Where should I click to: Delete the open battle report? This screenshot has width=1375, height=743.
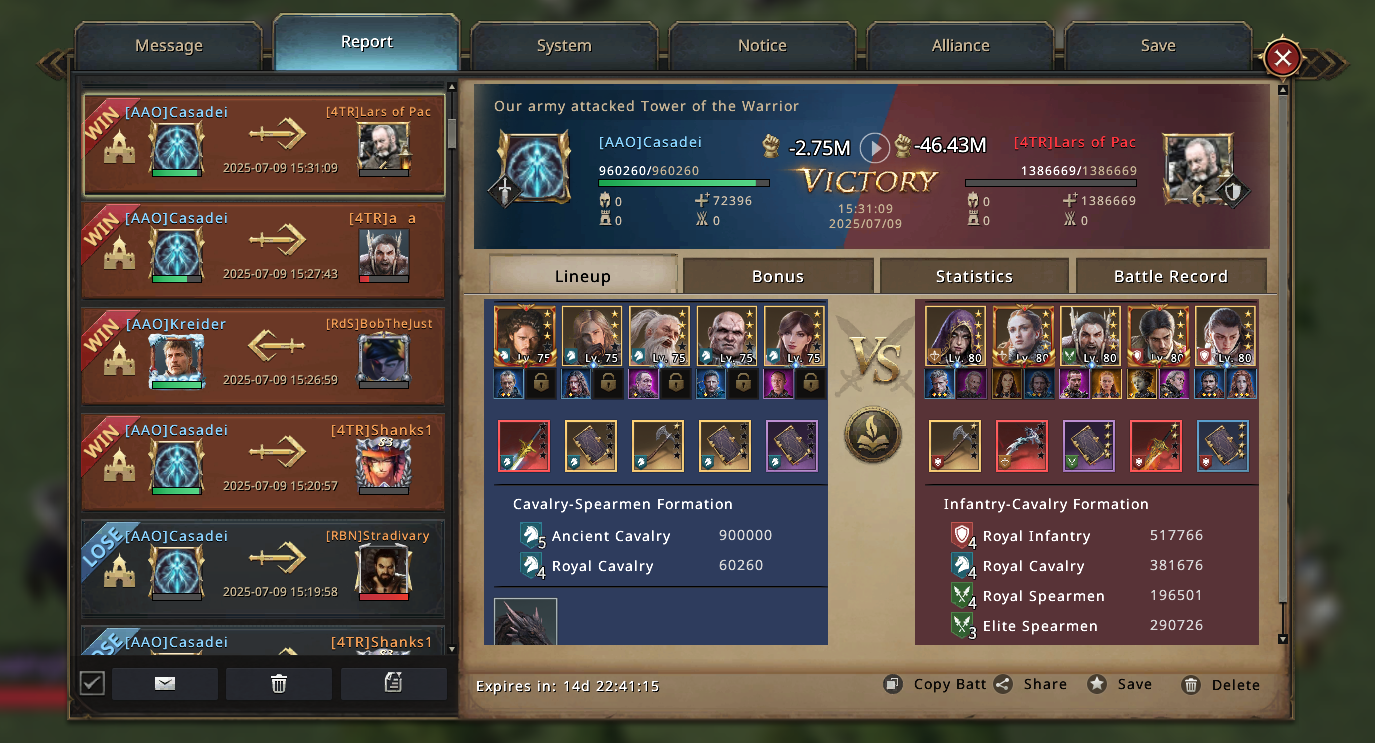click(x=1221, y=685)
